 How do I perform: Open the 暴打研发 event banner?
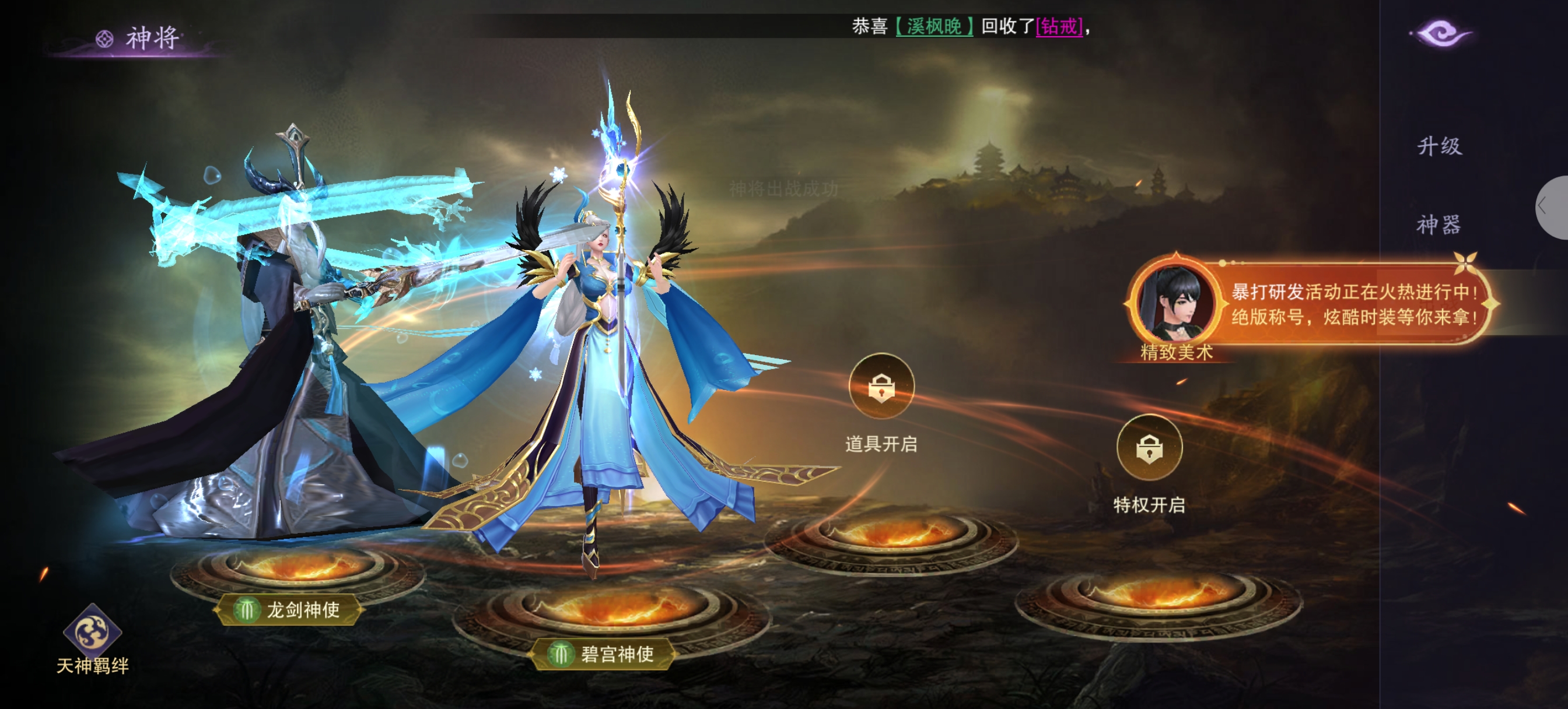pos(1352,304)
